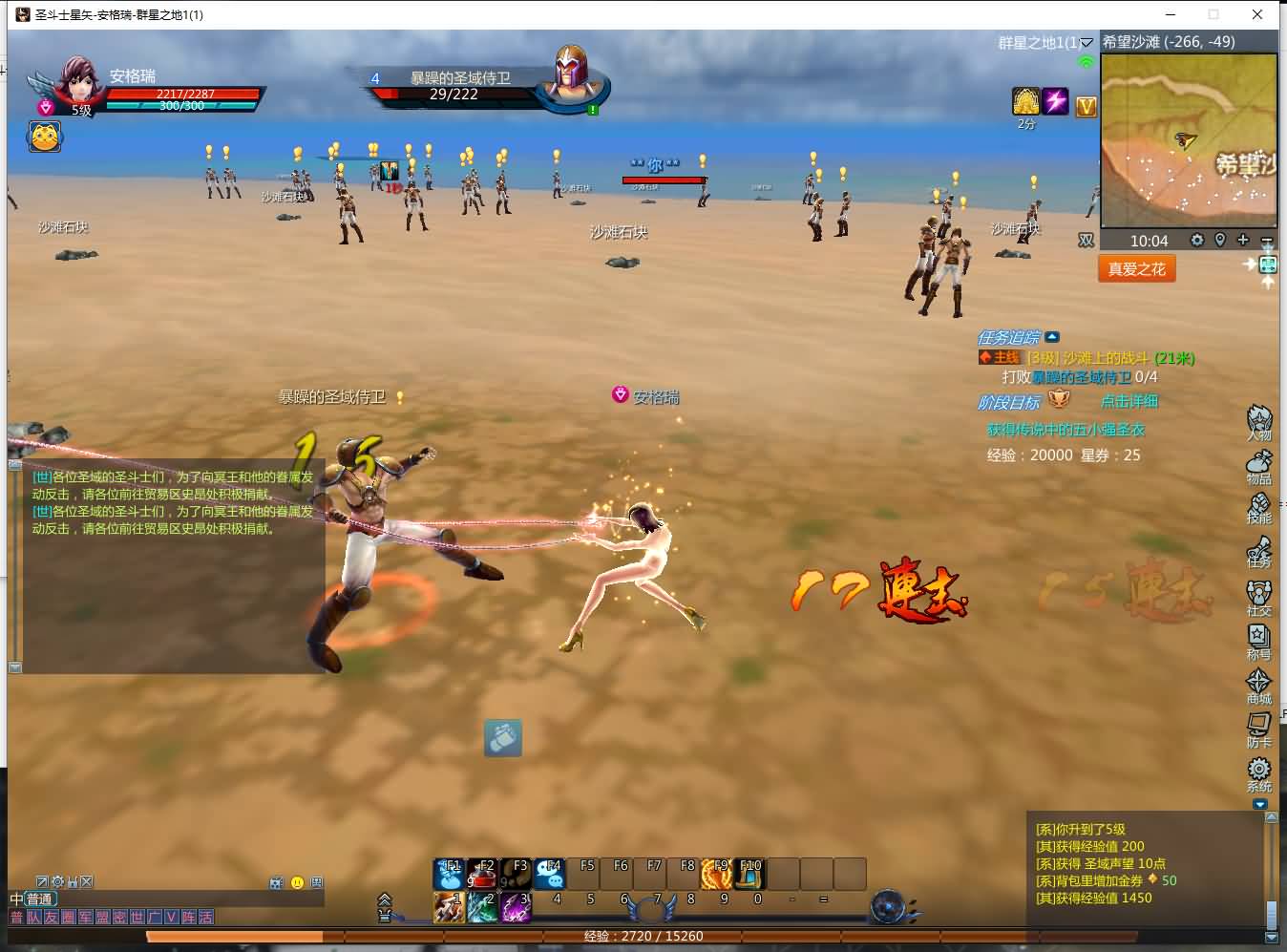Use the red potion in F2 slot
Screen dimensions: 1287x952
coord(482,873)
